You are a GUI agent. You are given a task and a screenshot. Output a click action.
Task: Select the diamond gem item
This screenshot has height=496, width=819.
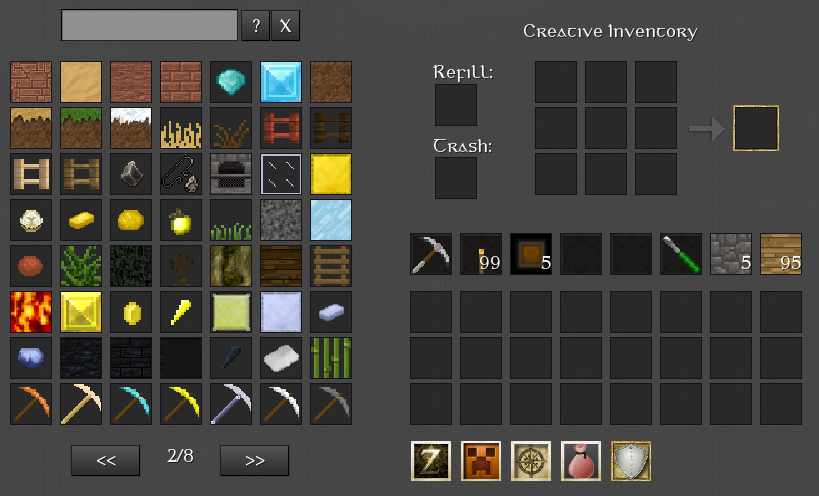click(230, 81)
